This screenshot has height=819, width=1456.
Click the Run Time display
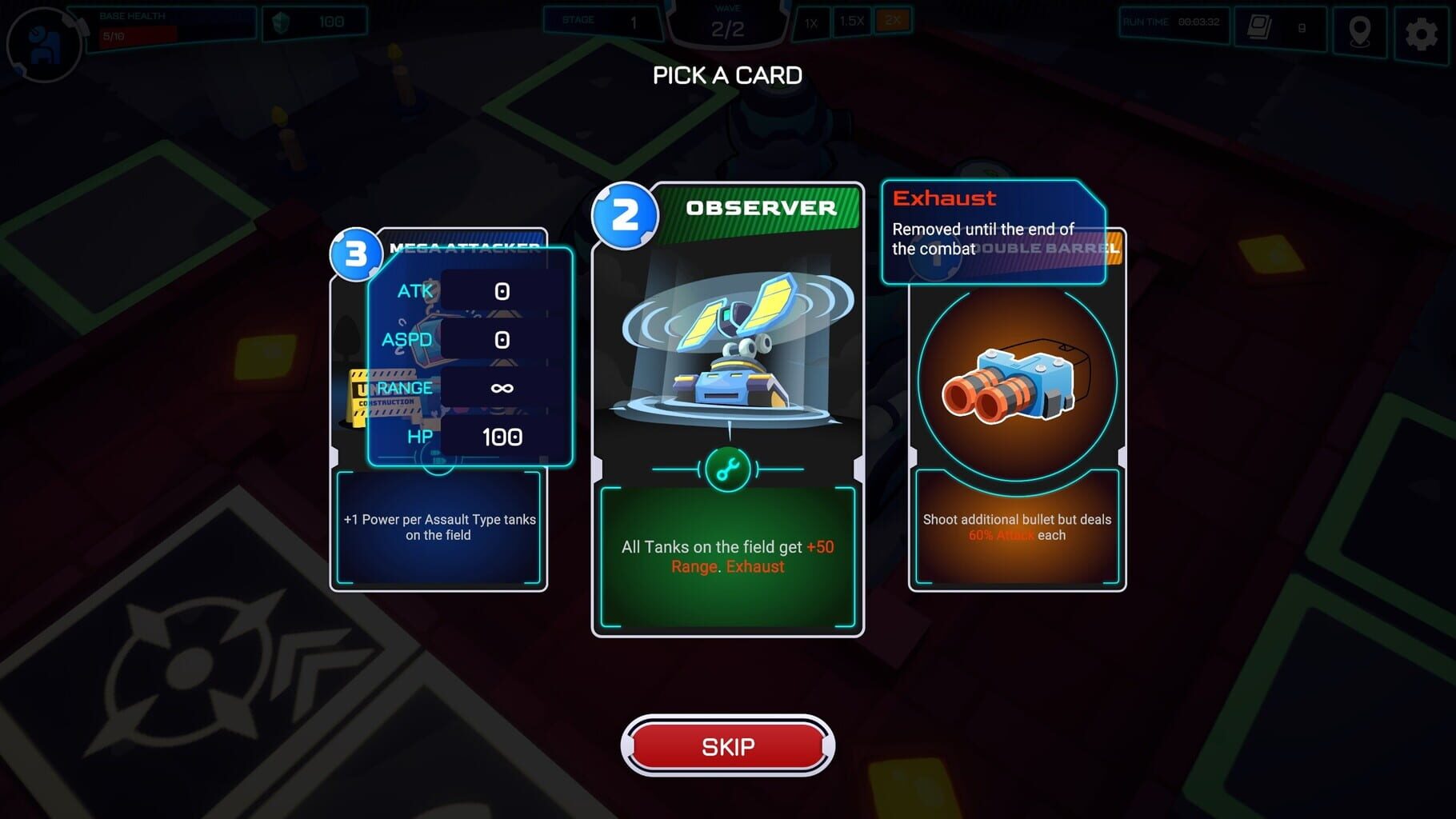tap(1174, 22)
